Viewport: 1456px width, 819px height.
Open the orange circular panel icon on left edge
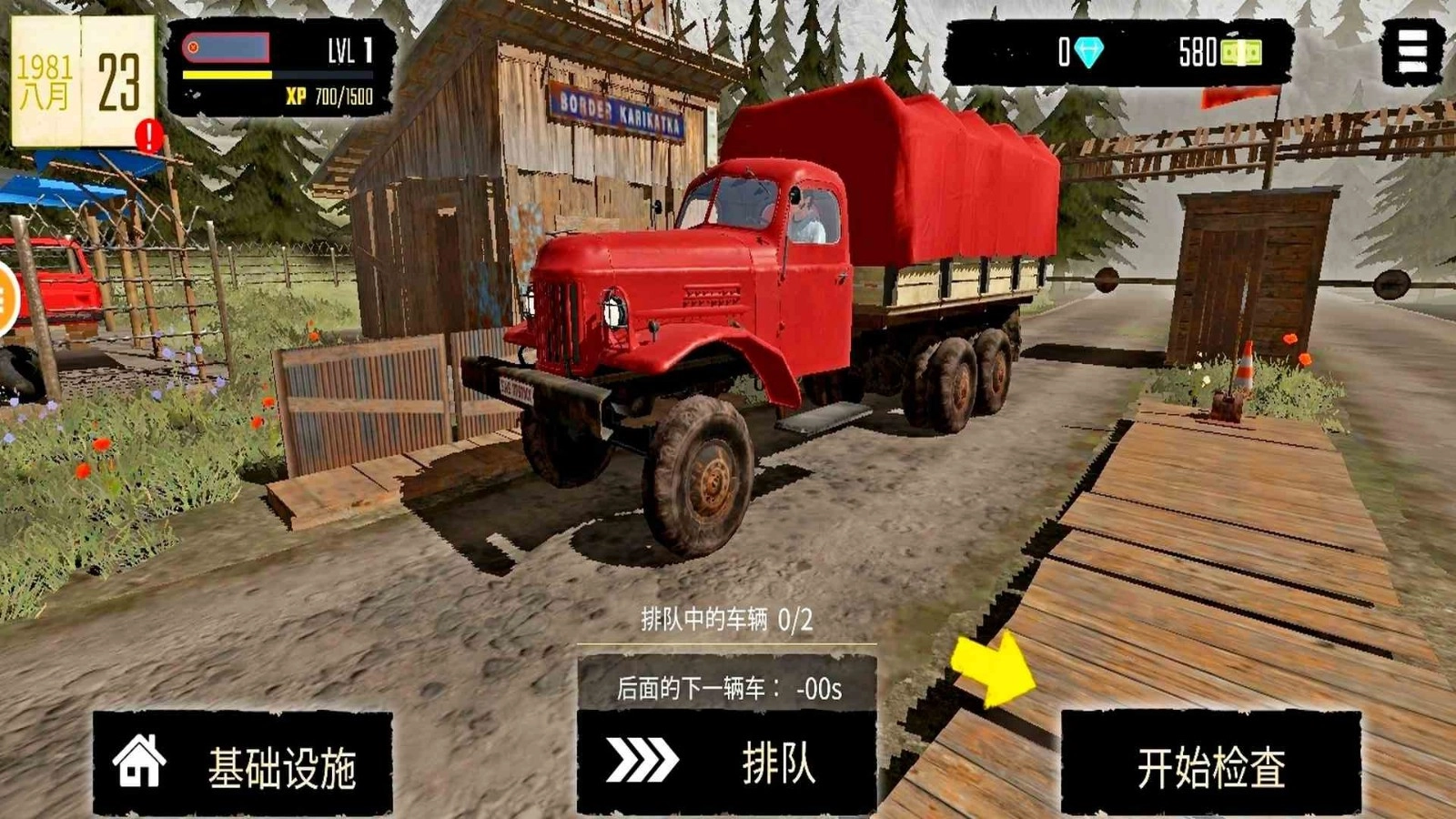[x=5, y=300]
